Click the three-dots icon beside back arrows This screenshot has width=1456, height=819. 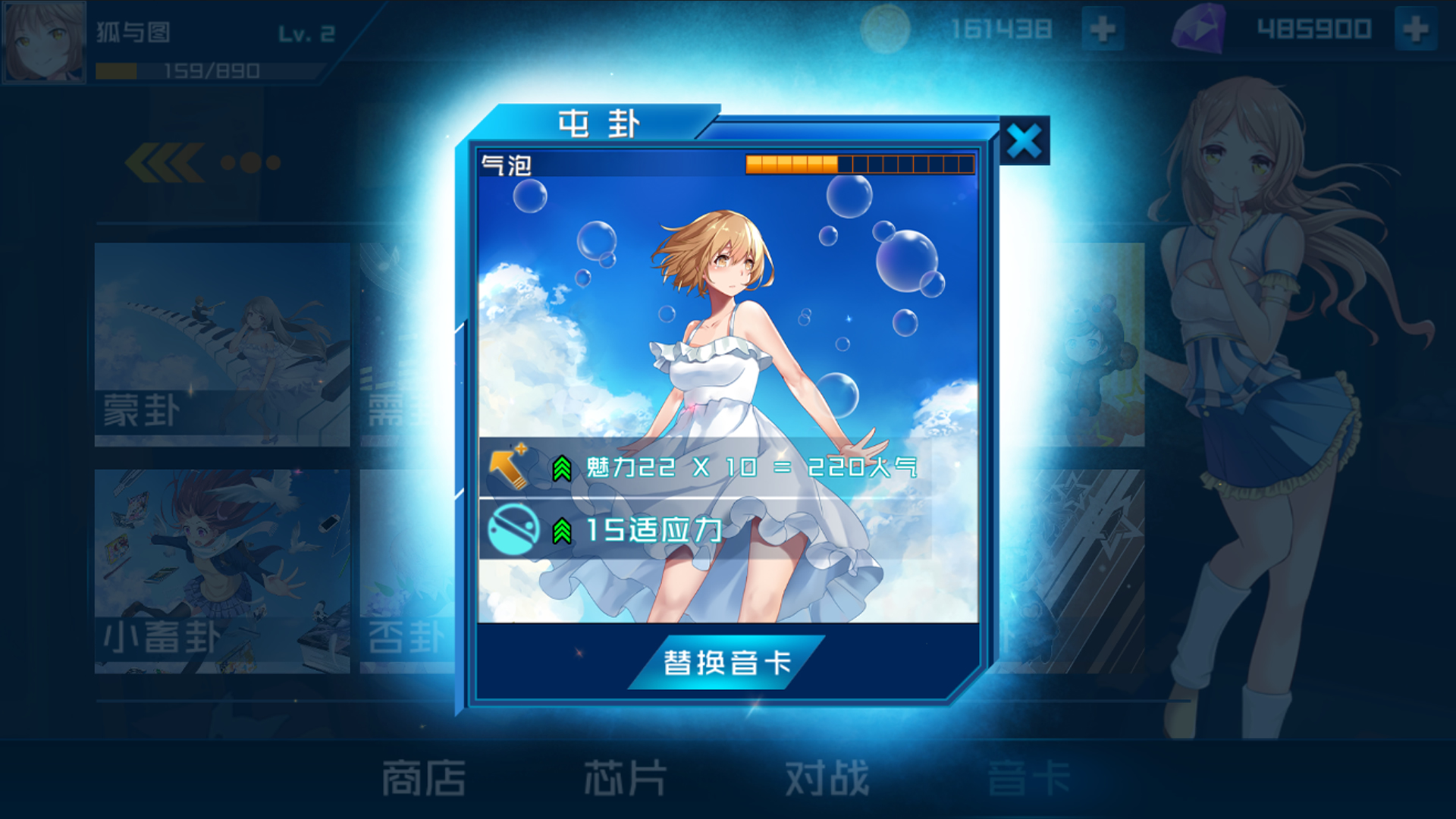(250, 161)
